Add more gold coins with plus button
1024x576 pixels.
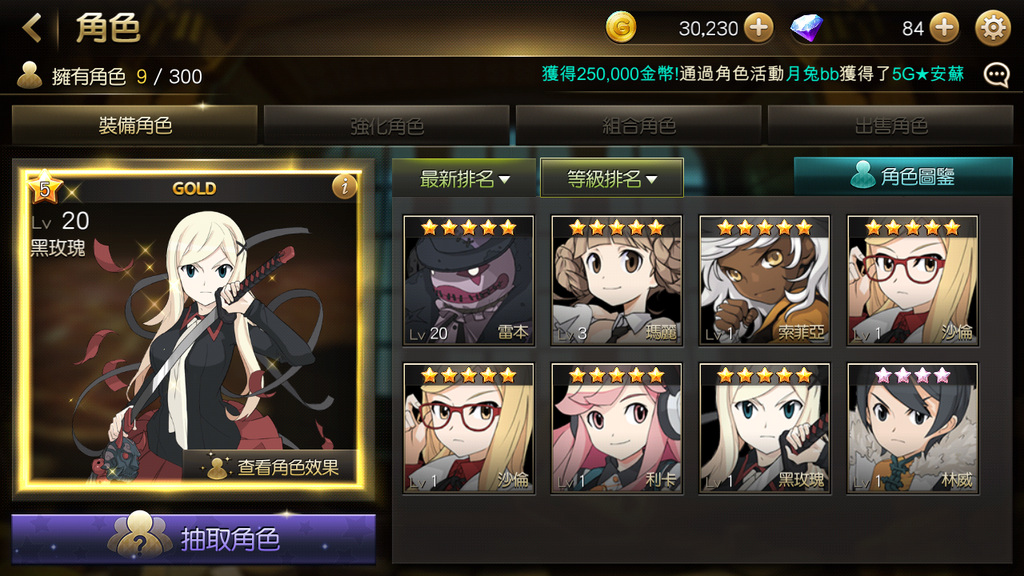(759, 28)
